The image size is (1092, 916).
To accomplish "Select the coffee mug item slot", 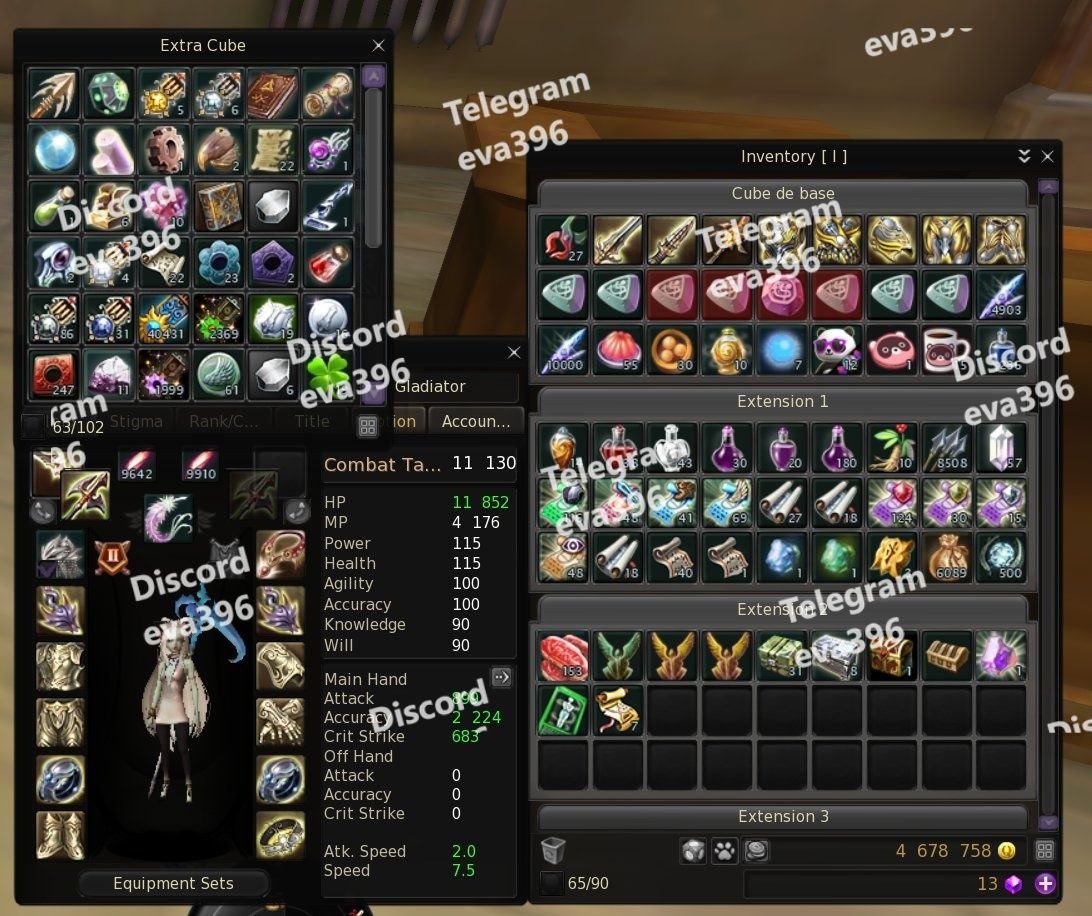I will point(945,350).
